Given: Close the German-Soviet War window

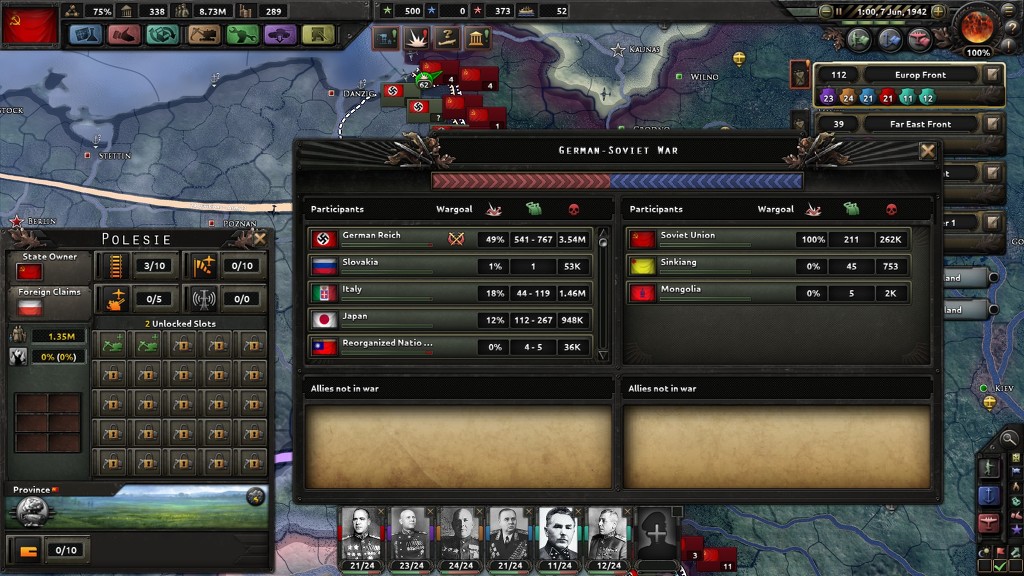Looking at the screenshot, I should point(927,151).
